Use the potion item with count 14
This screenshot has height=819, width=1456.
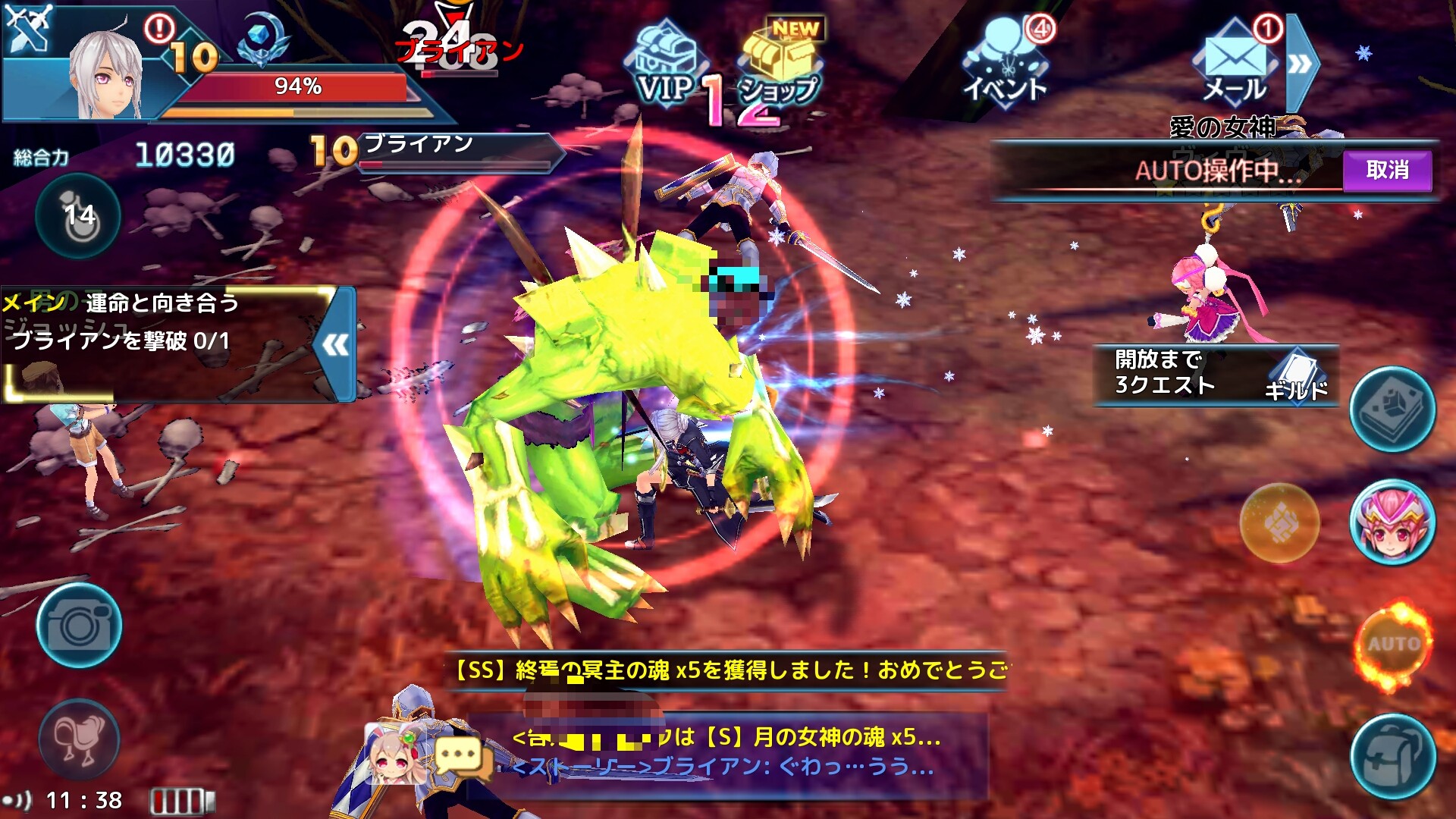79,217
